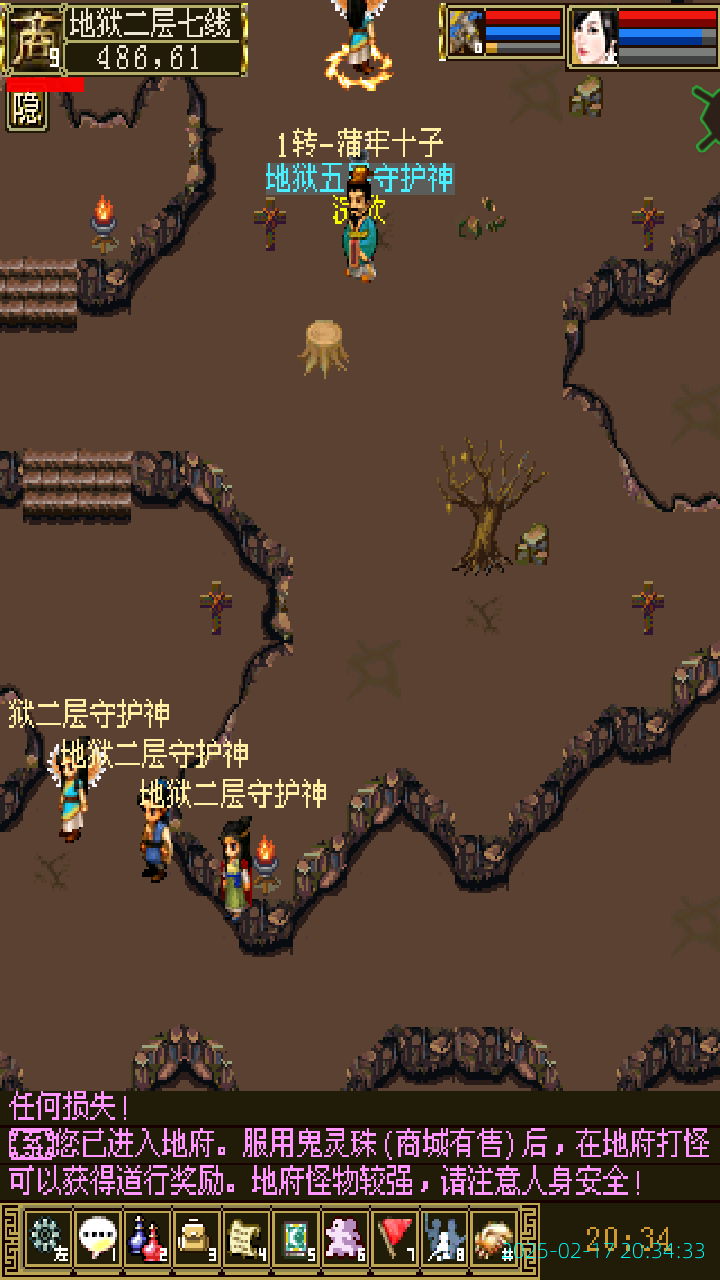Screen dimensions: 720x1280
Task: Open the map via 地狱二层七线 label
Action: coord(154,22)
